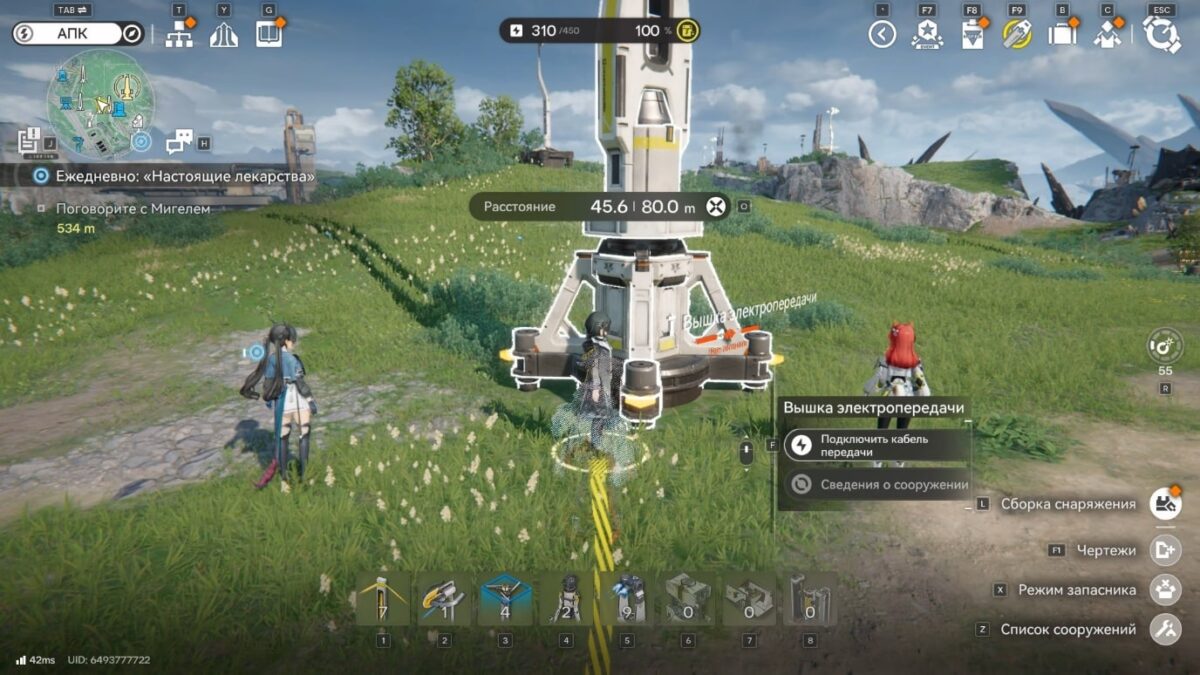Viewport: 1200px width, 675px height.
Task: Select hotbar slot with count 9
Action: (x=627, y=599)
